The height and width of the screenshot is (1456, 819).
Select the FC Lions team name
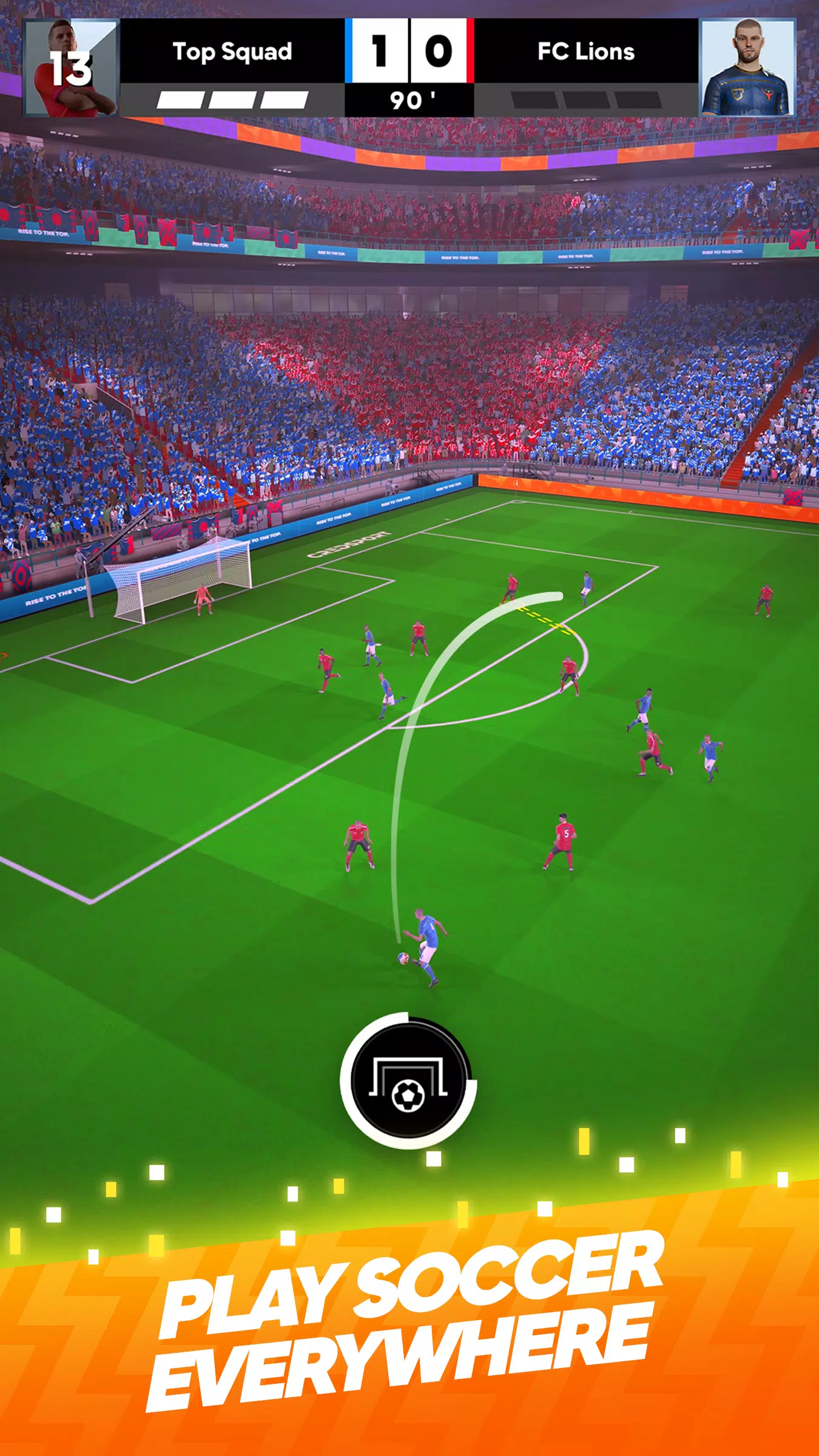pyautogui.click(x=586, y=52)
